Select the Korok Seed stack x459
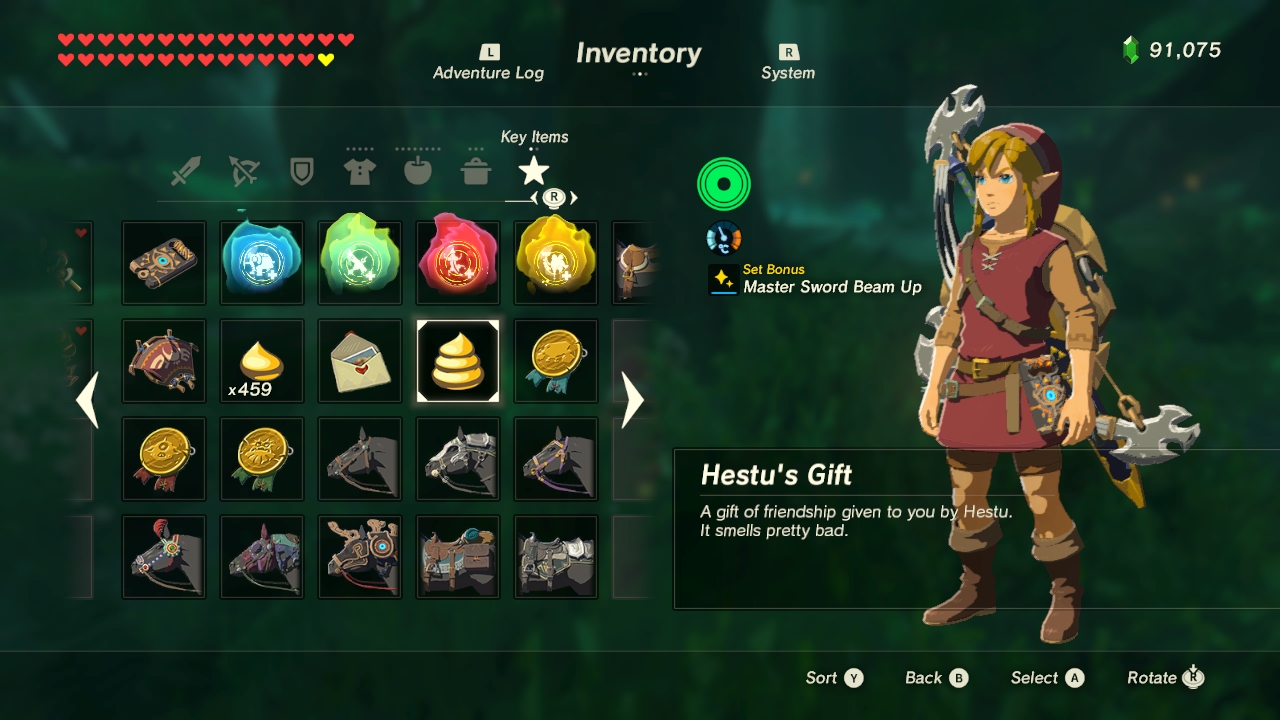The height and width of the screenshot is (720, 1280). click(261, 360)
